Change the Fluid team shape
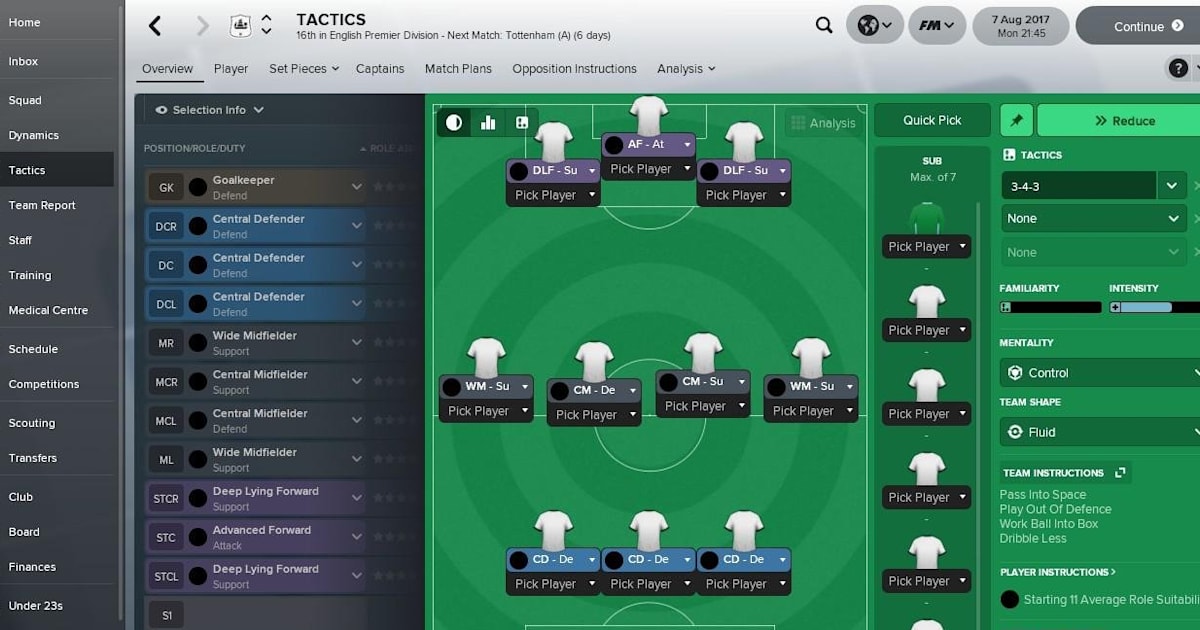The image size is (1200, 630). click(1100, 432)
